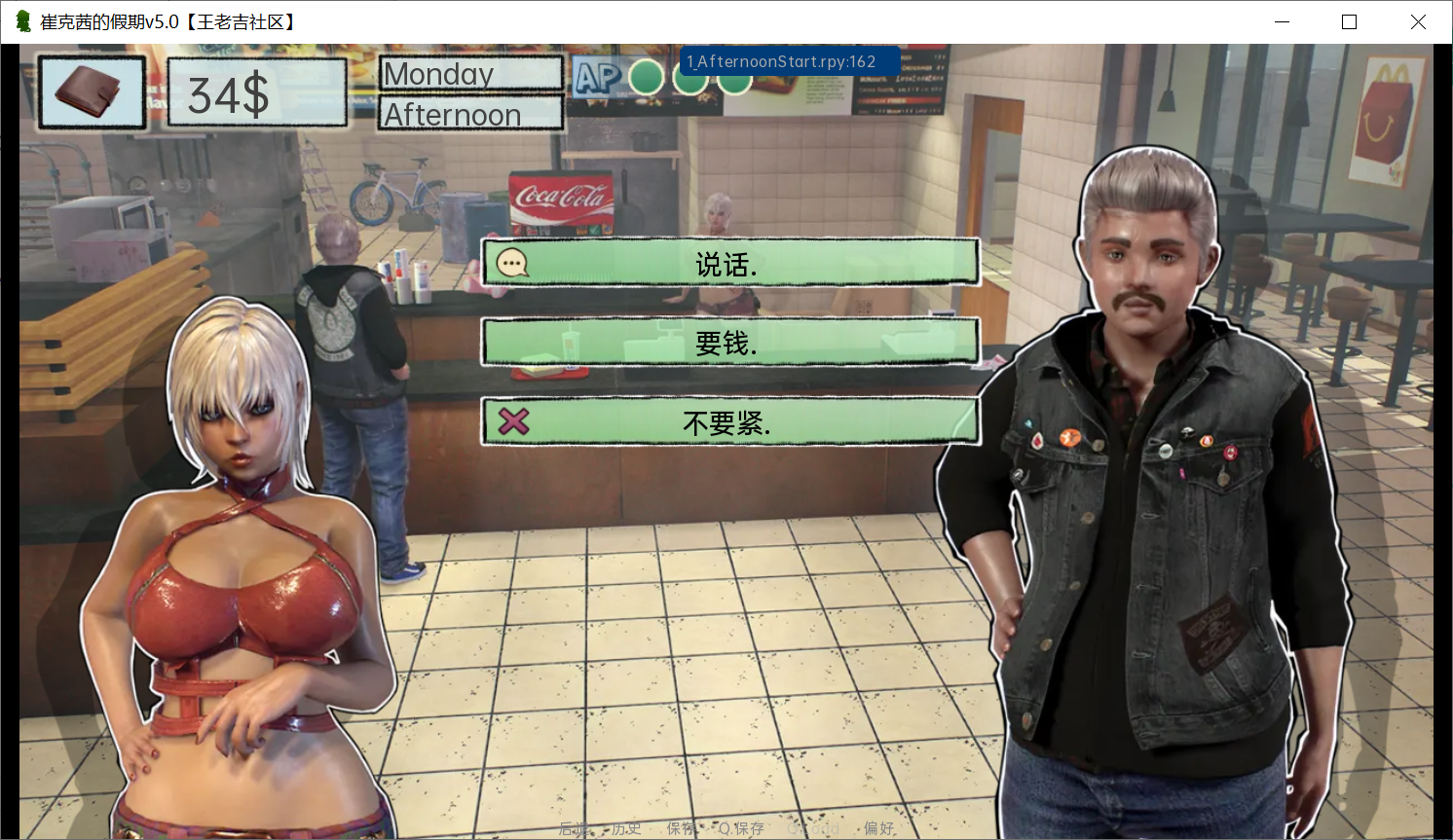Choose the 说话 dialogue option

pos(729,264)
